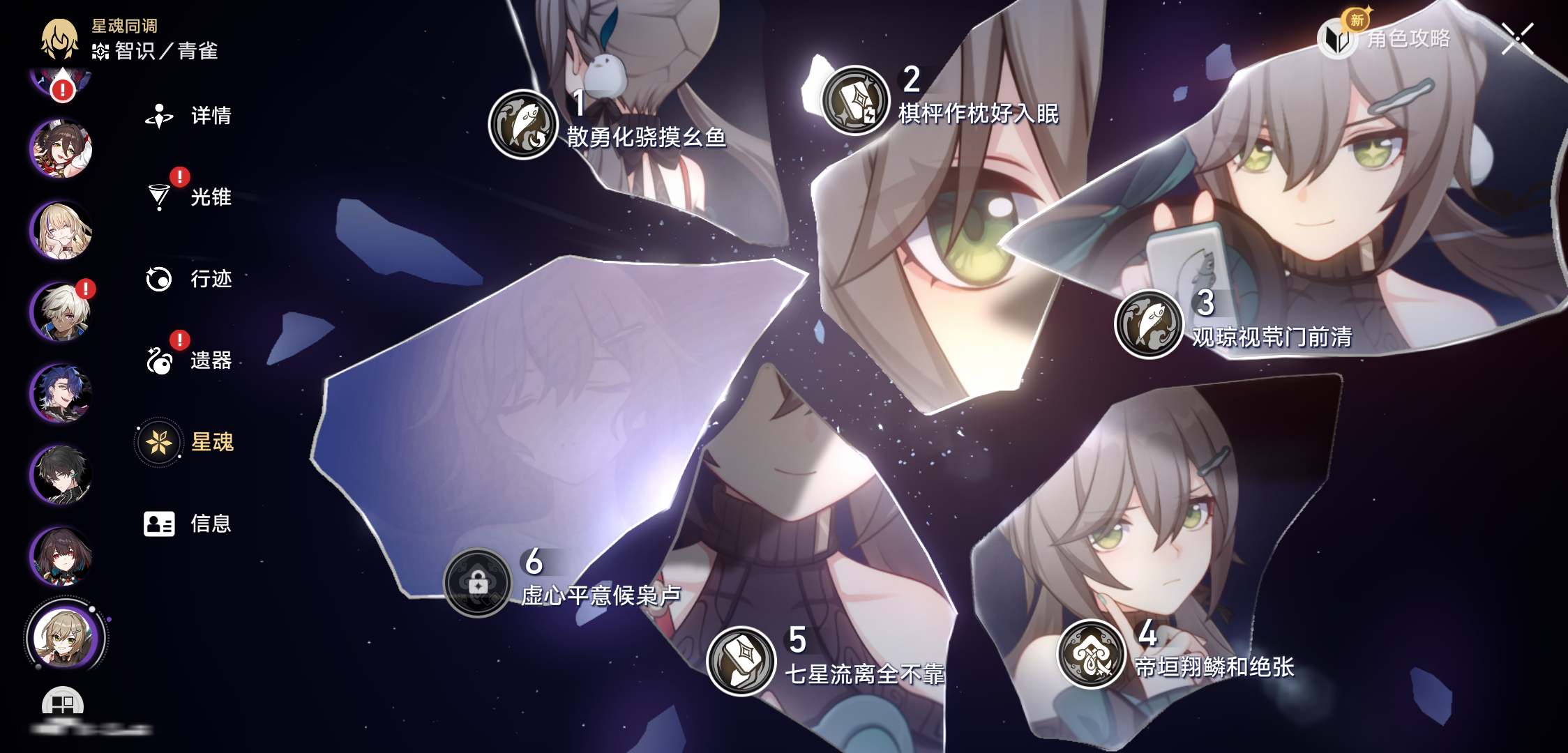Open the 行迹 traces tab

189,279
